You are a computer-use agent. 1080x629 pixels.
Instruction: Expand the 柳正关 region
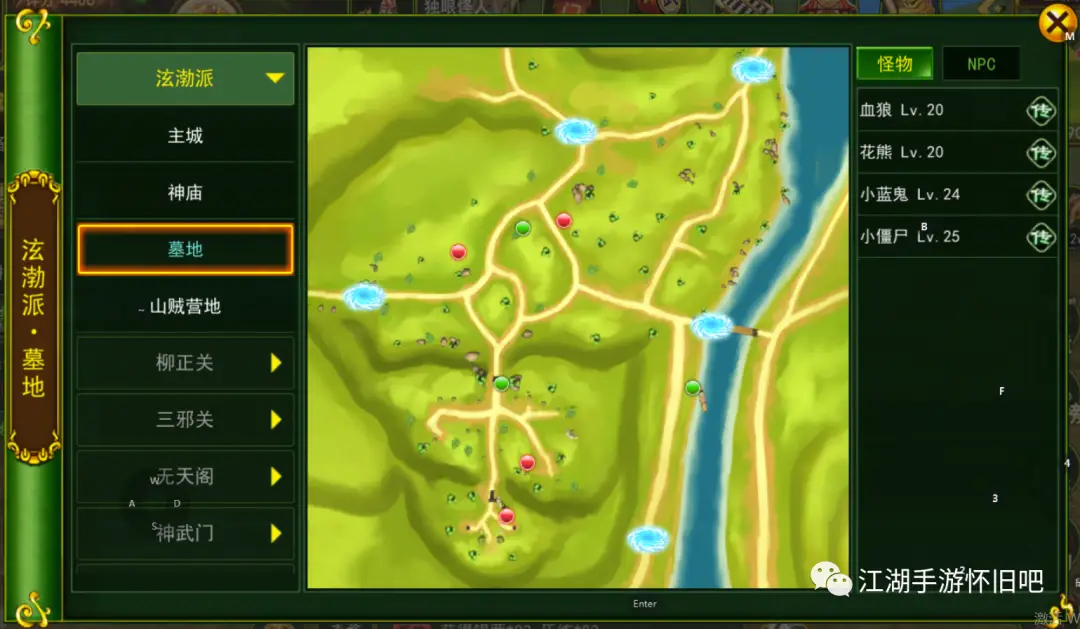click(x=185, y=363)
